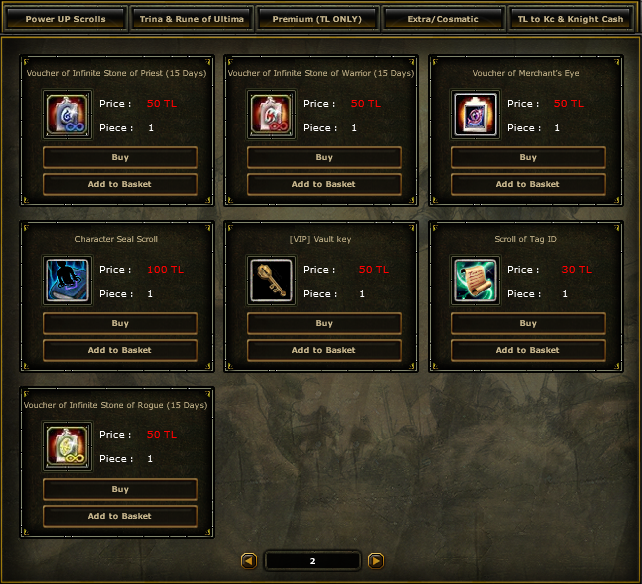This screenshot has width=642, height=584.
Task: Buy the Voucher of Merchant's Eye
Action: pyautogui.click(x=528, y=158)
